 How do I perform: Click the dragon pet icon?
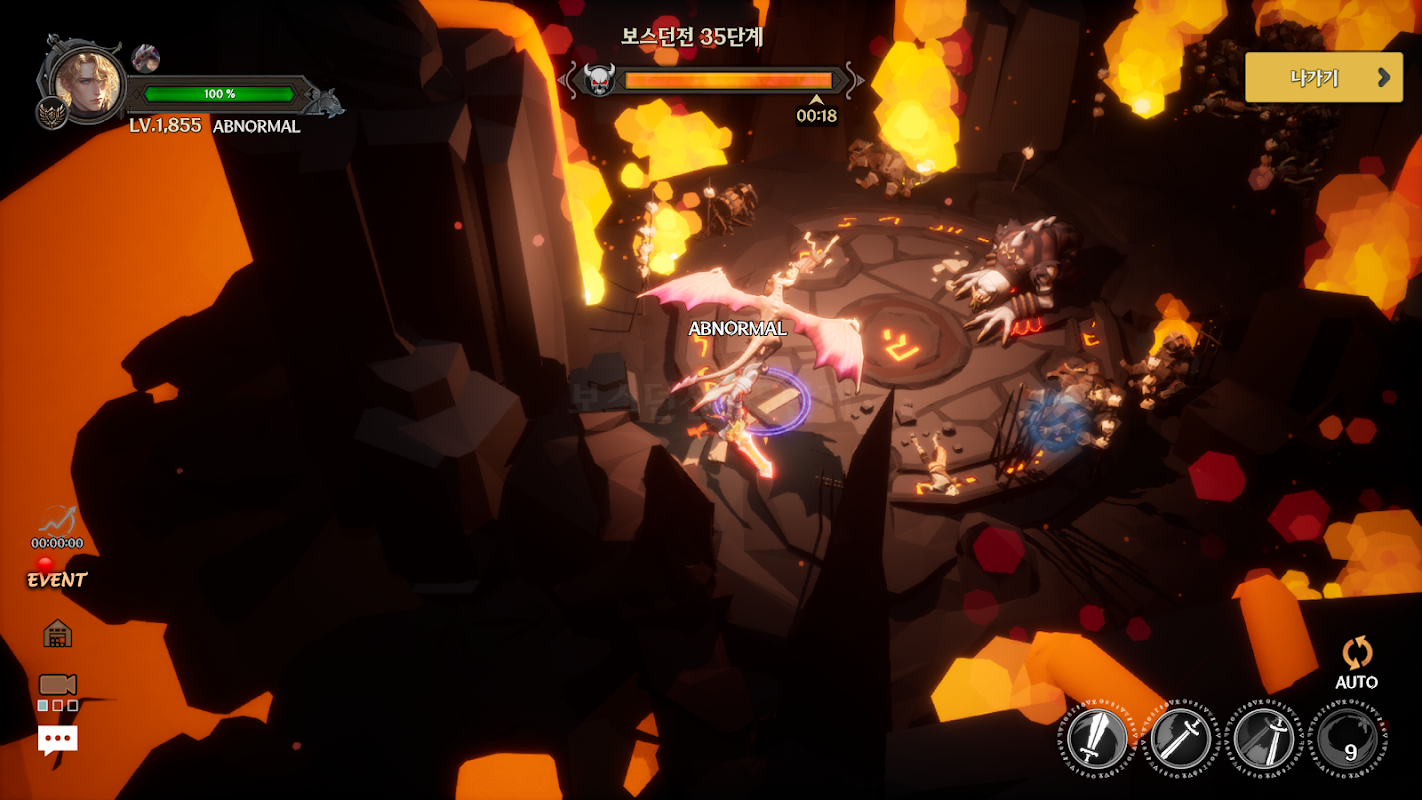[x=145, y=58]
